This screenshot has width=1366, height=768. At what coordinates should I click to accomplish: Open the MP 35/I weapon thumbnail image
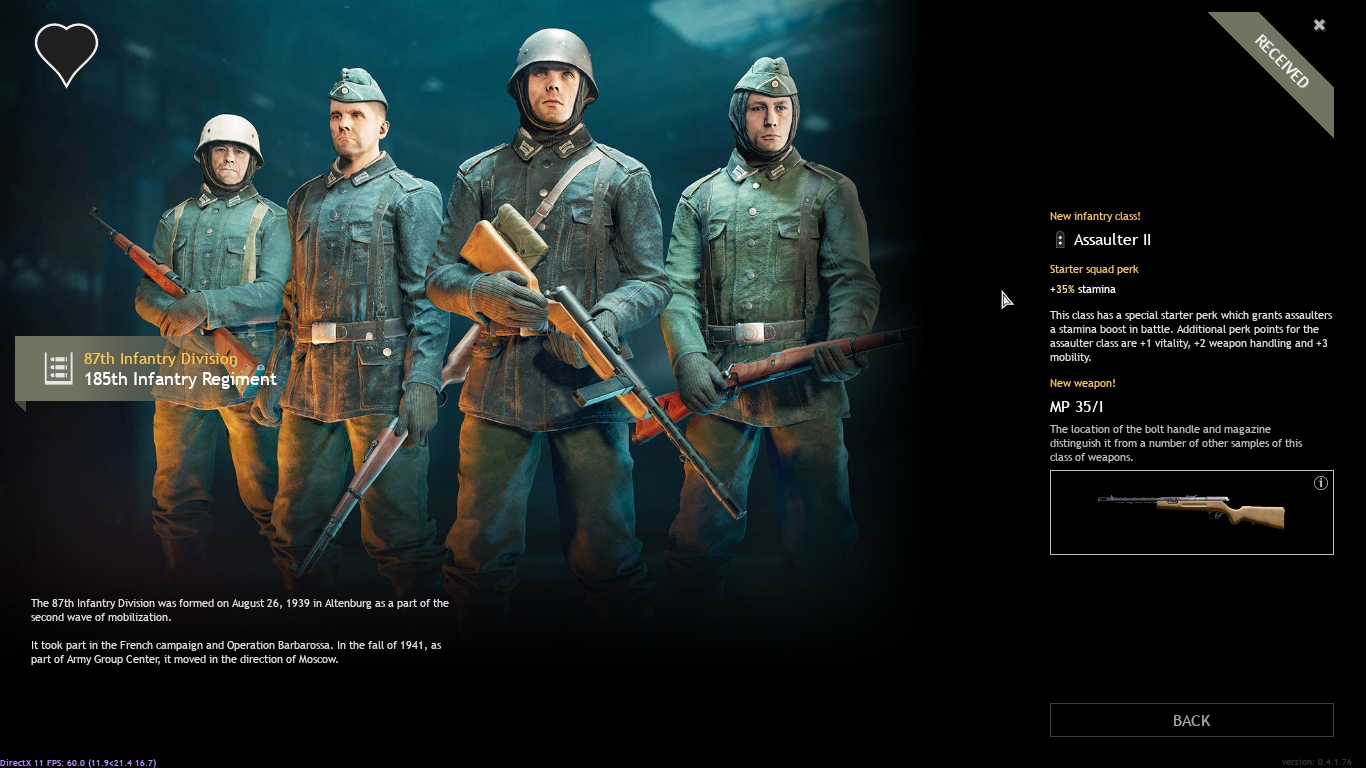pyautogui.click(x=1191, y=512)
